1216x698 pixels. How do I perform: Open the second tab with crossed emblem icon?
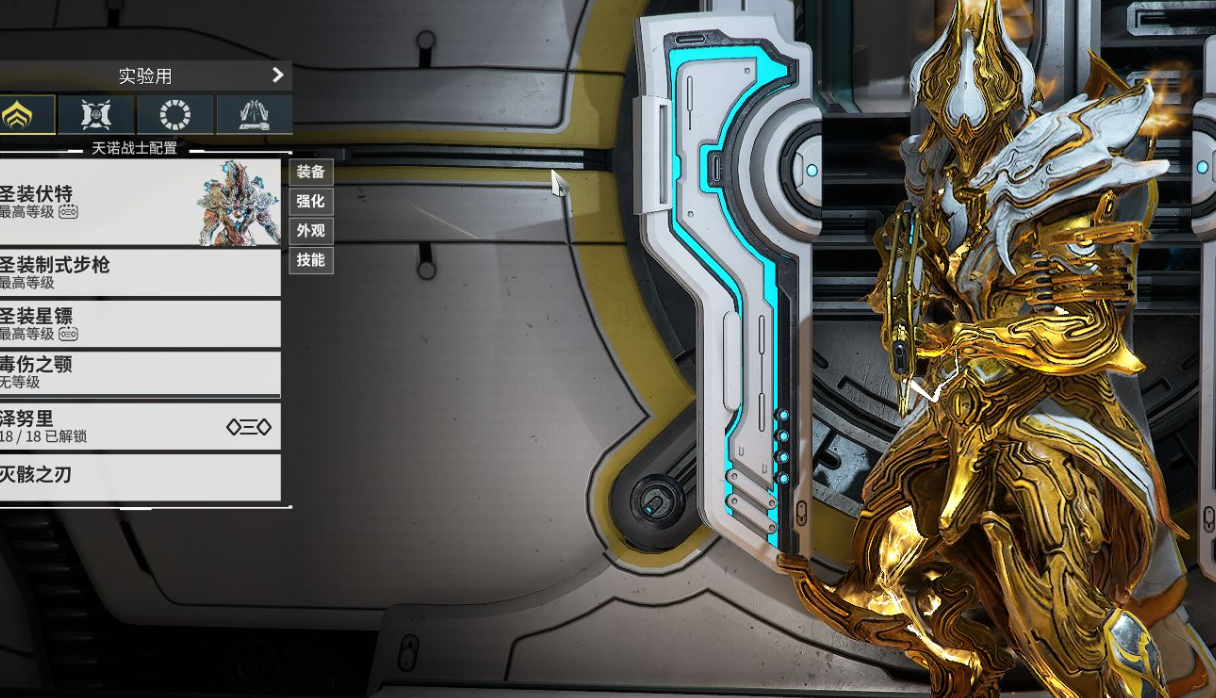(x=96, y=115)
